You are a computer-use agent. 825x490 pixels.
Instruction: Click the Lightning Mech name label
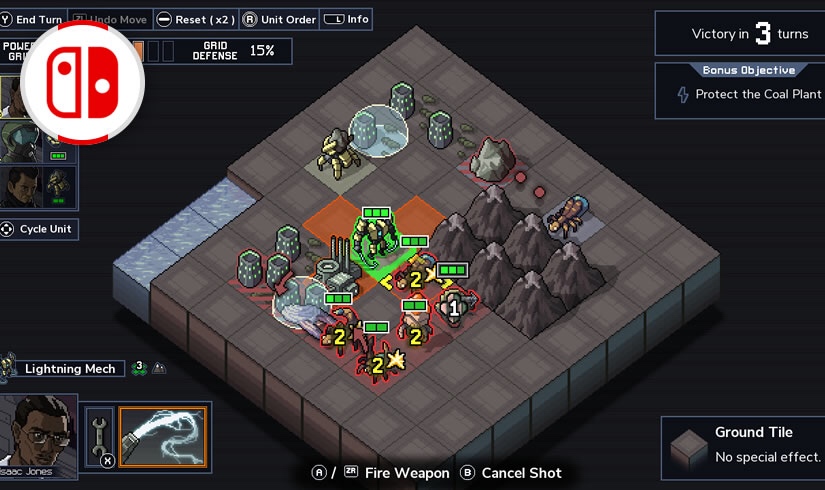click(x=70, y=369)
